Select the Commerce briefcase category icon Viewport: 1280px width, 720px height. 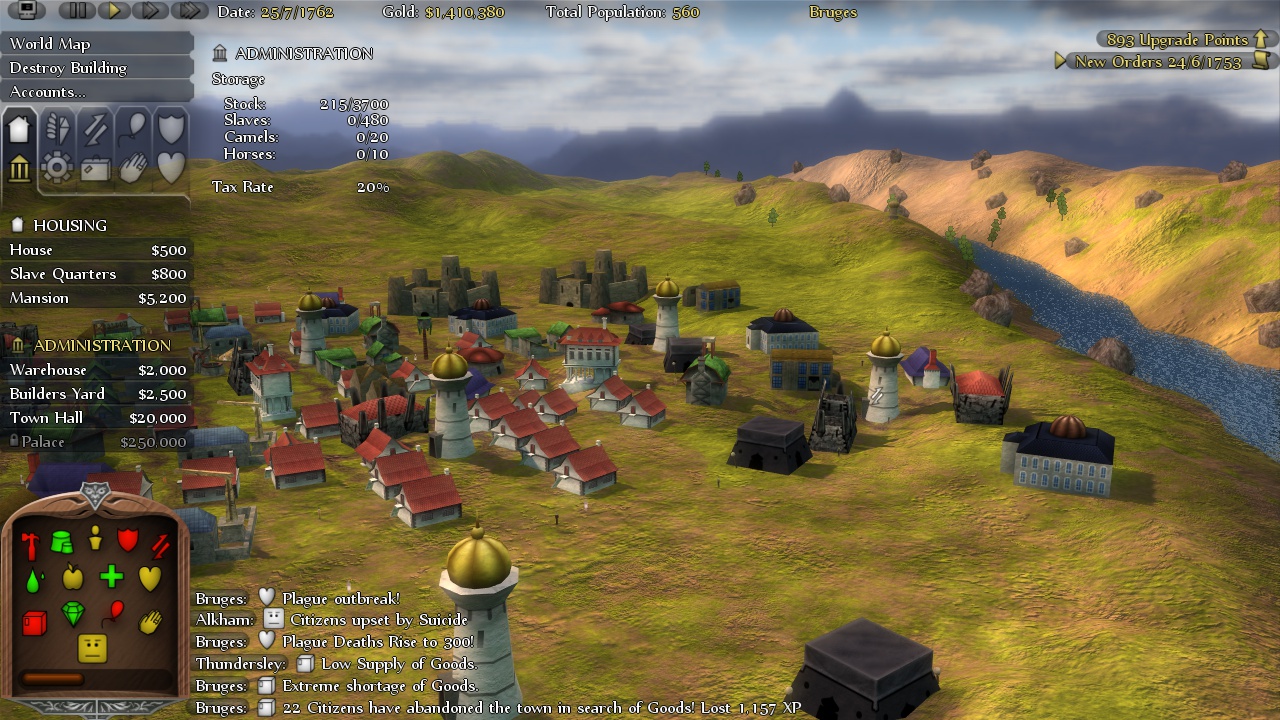(95, 168)
